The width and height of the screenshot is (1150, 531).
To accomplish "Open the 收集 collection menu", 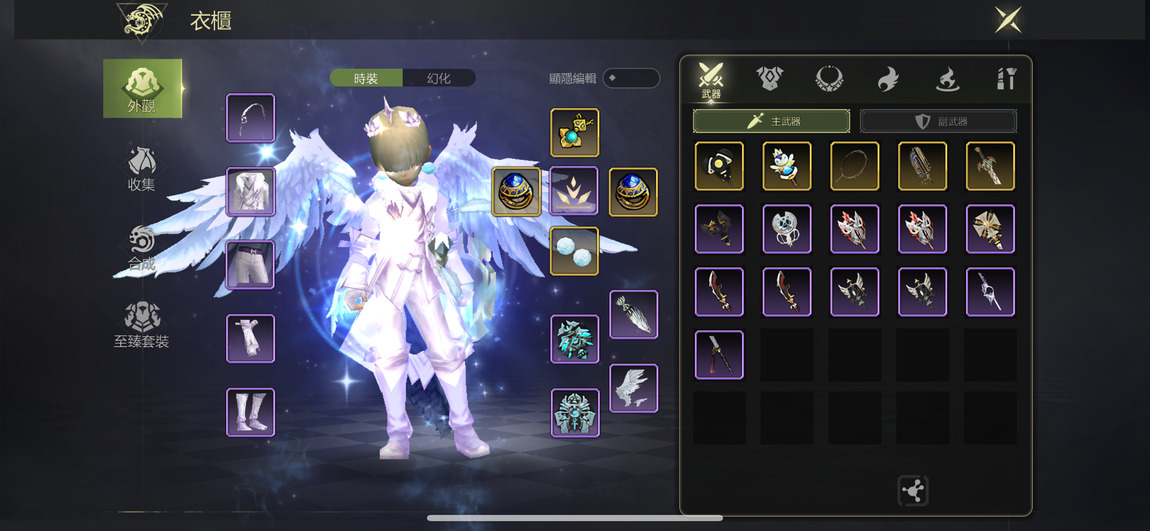I will (x=141, y=169).
